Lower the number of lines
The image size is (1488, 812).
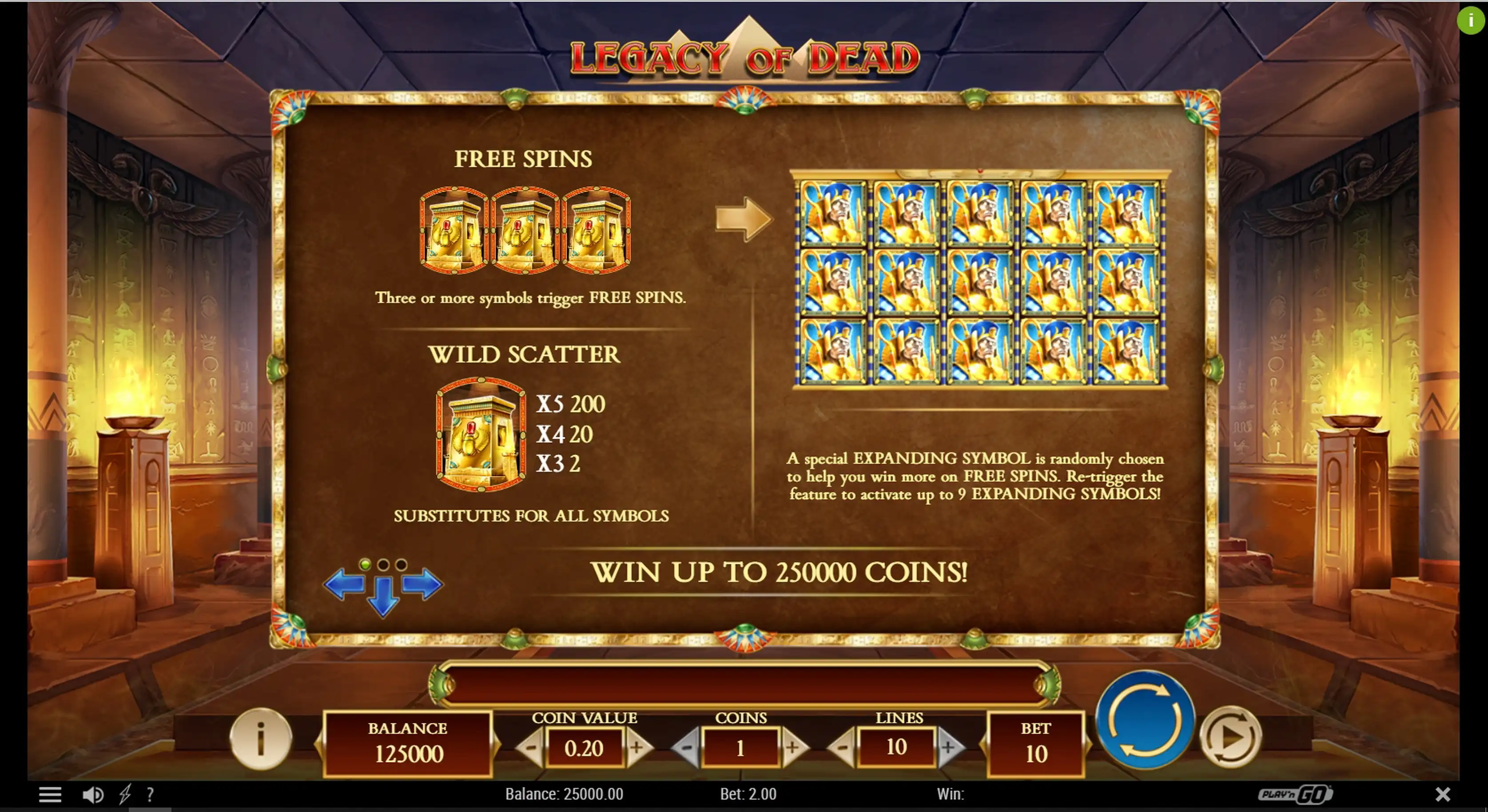coord(842,748)
